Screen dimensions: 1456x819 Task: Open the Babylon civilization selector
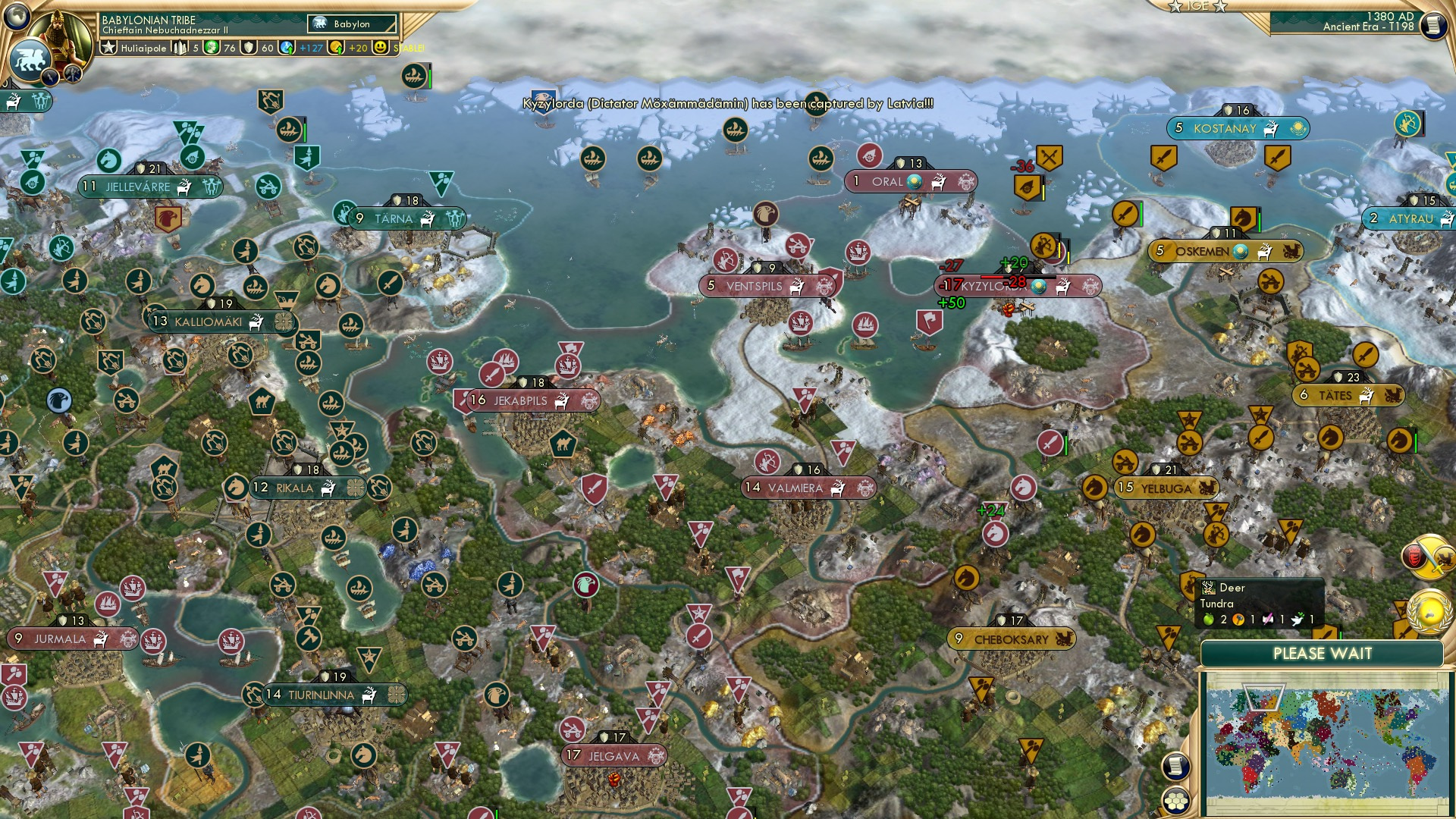coord(350,24)
